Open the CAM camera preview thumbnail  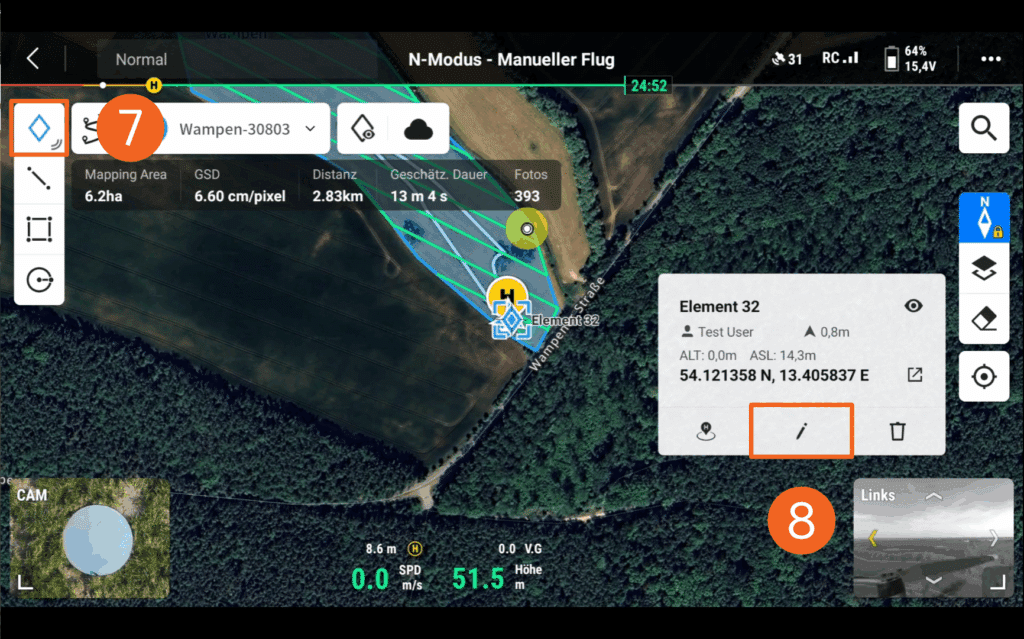[x=90, y=538]
